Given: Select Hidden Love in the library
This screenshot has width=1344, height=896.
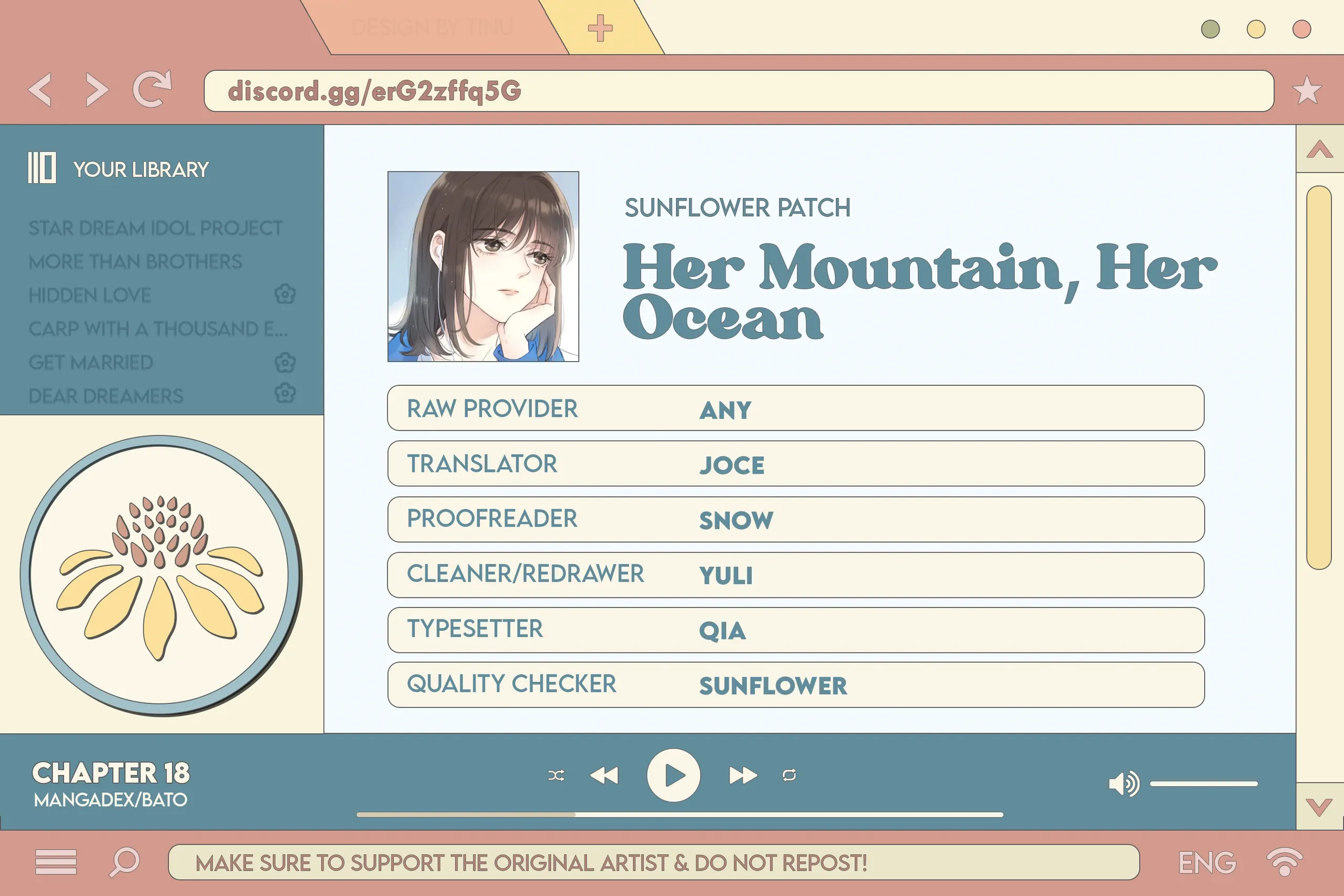Looking at the screenshot, I should click(90, 296).
